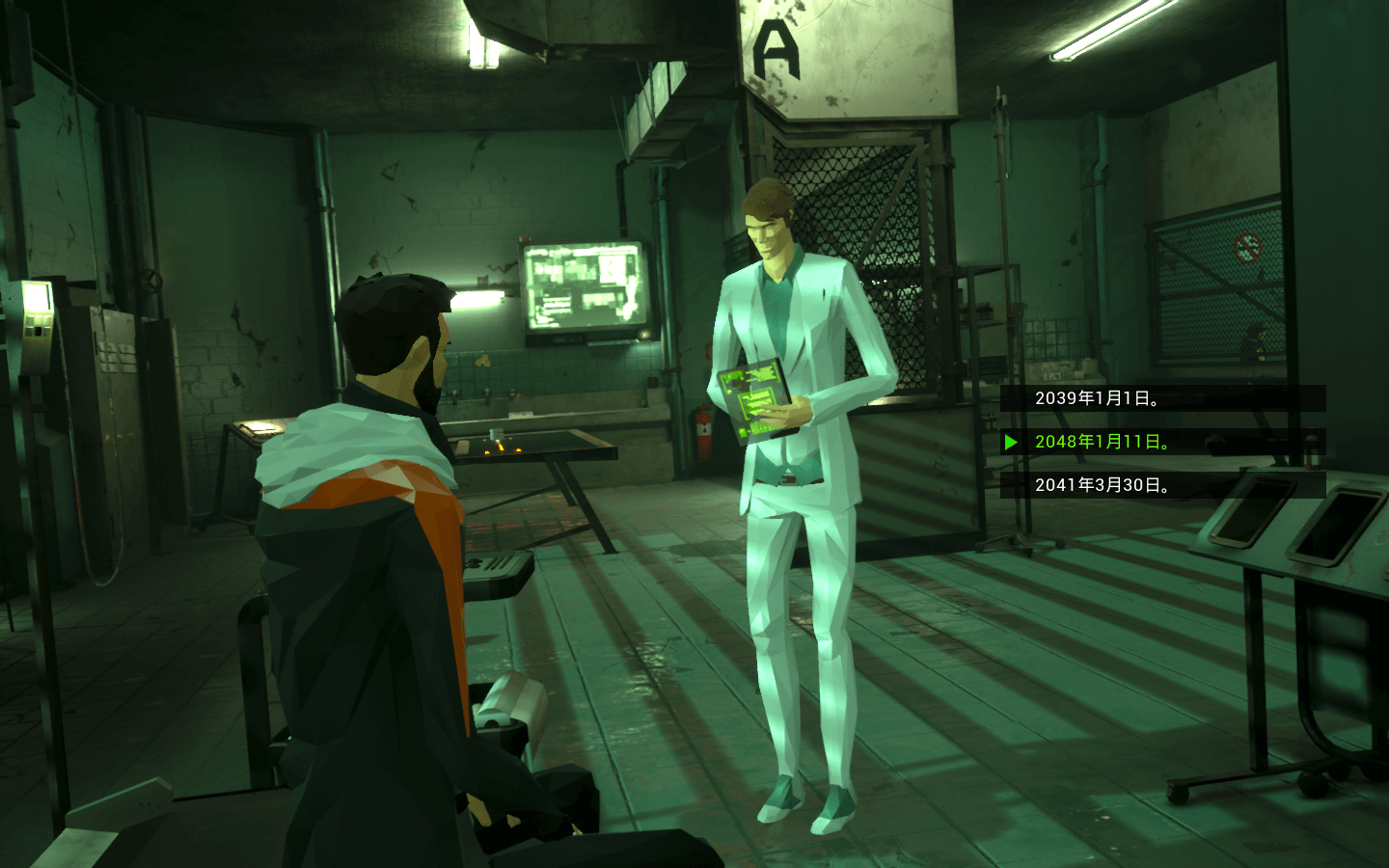Pick the dialogue option 2041年3月30日

1103,485
